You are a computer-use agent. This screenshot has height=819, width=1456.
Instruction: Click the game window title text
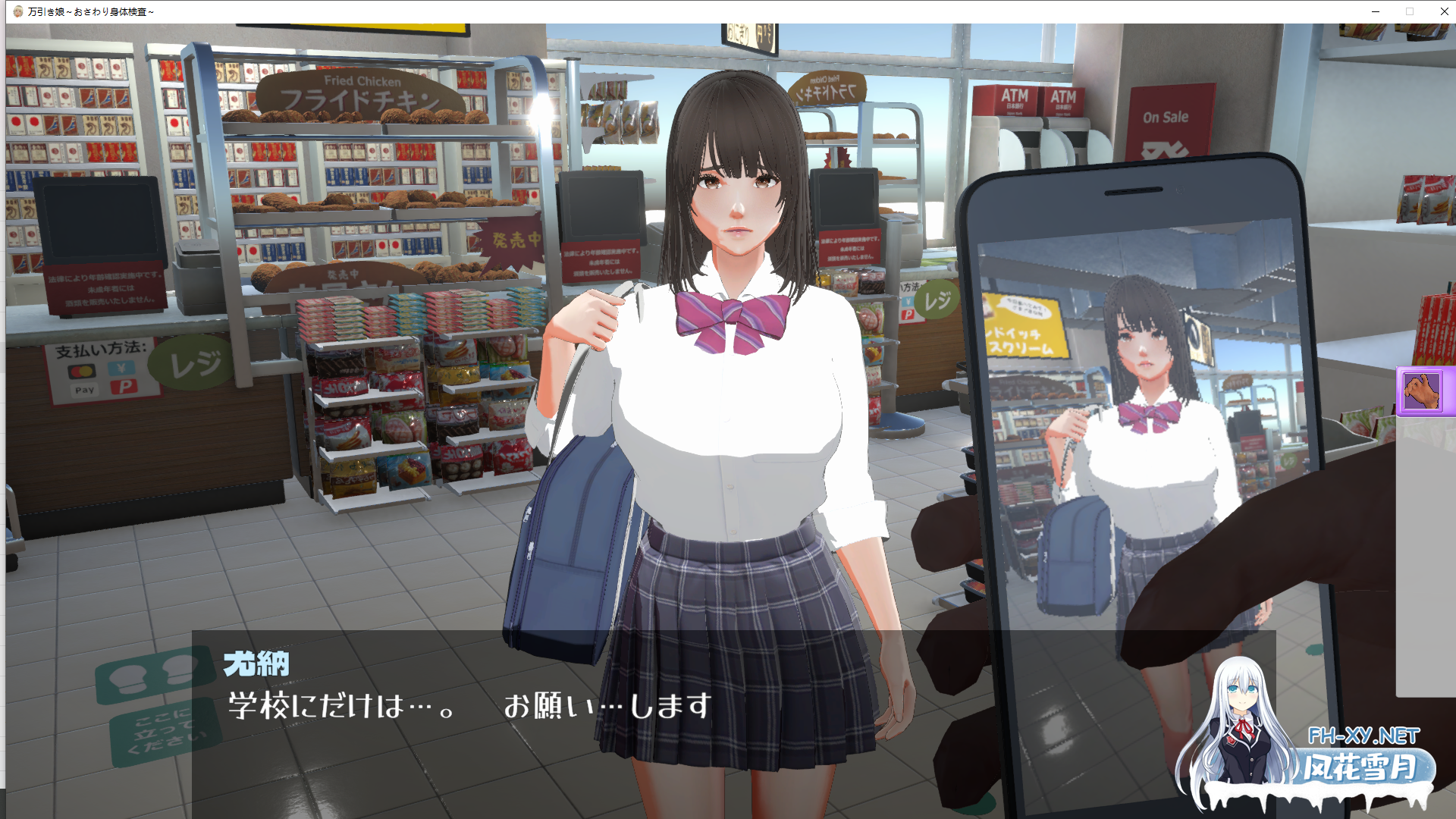(91, 11)
